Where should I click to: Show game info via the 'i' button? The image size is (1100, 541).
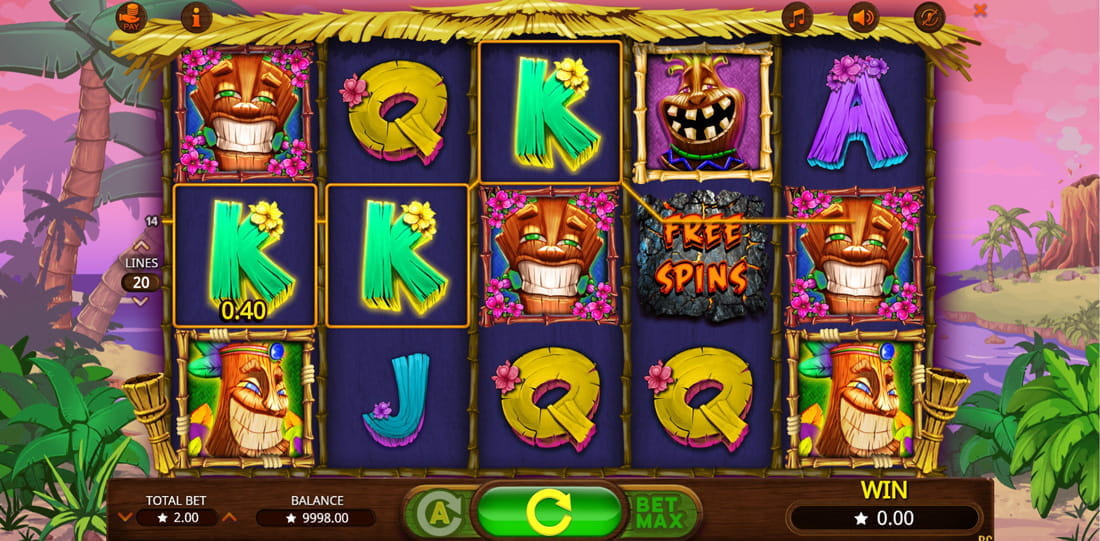[x=196, y=17]
